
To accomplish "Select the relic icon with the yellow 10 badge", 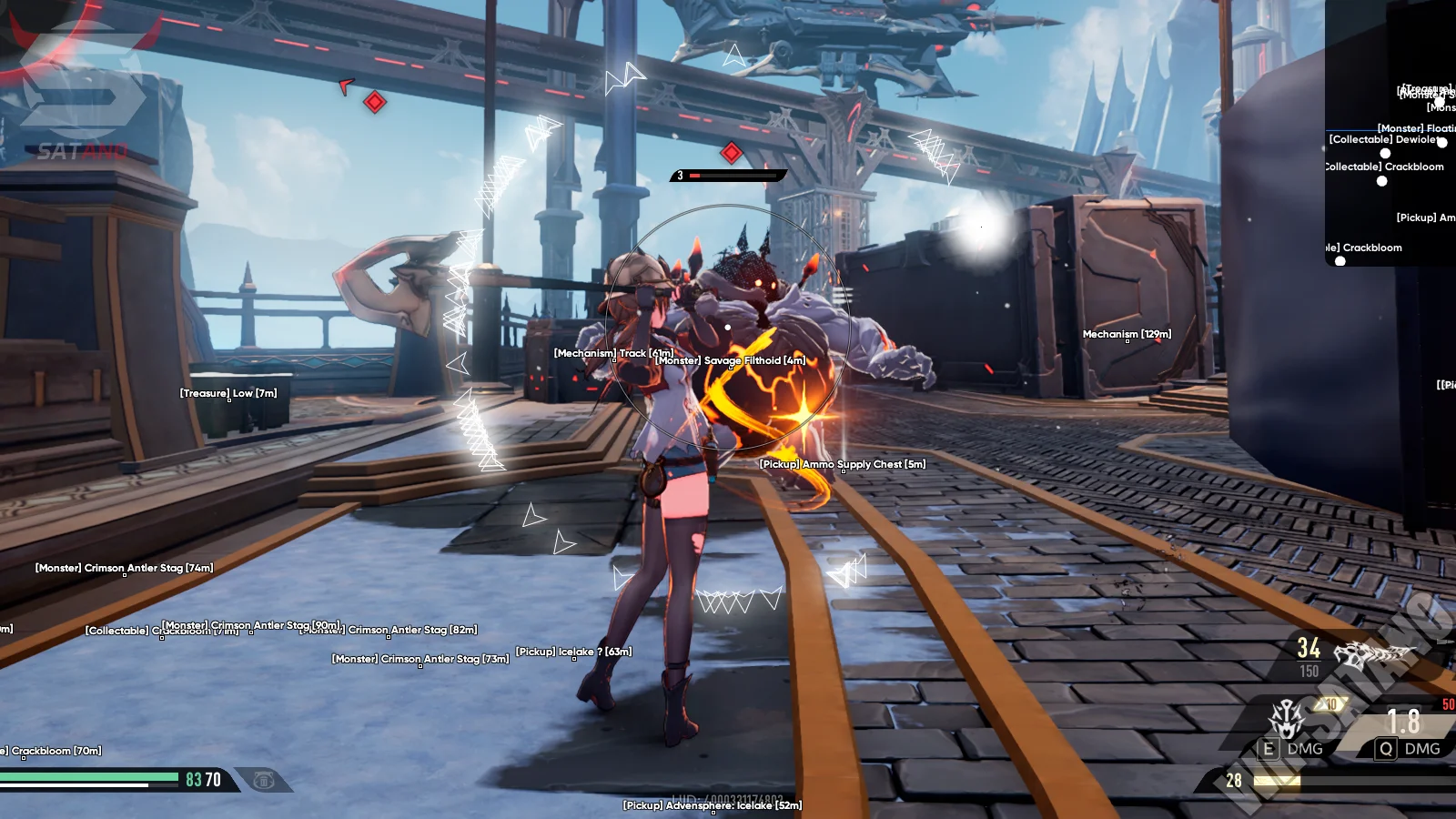I will [x=1286, y=720].
